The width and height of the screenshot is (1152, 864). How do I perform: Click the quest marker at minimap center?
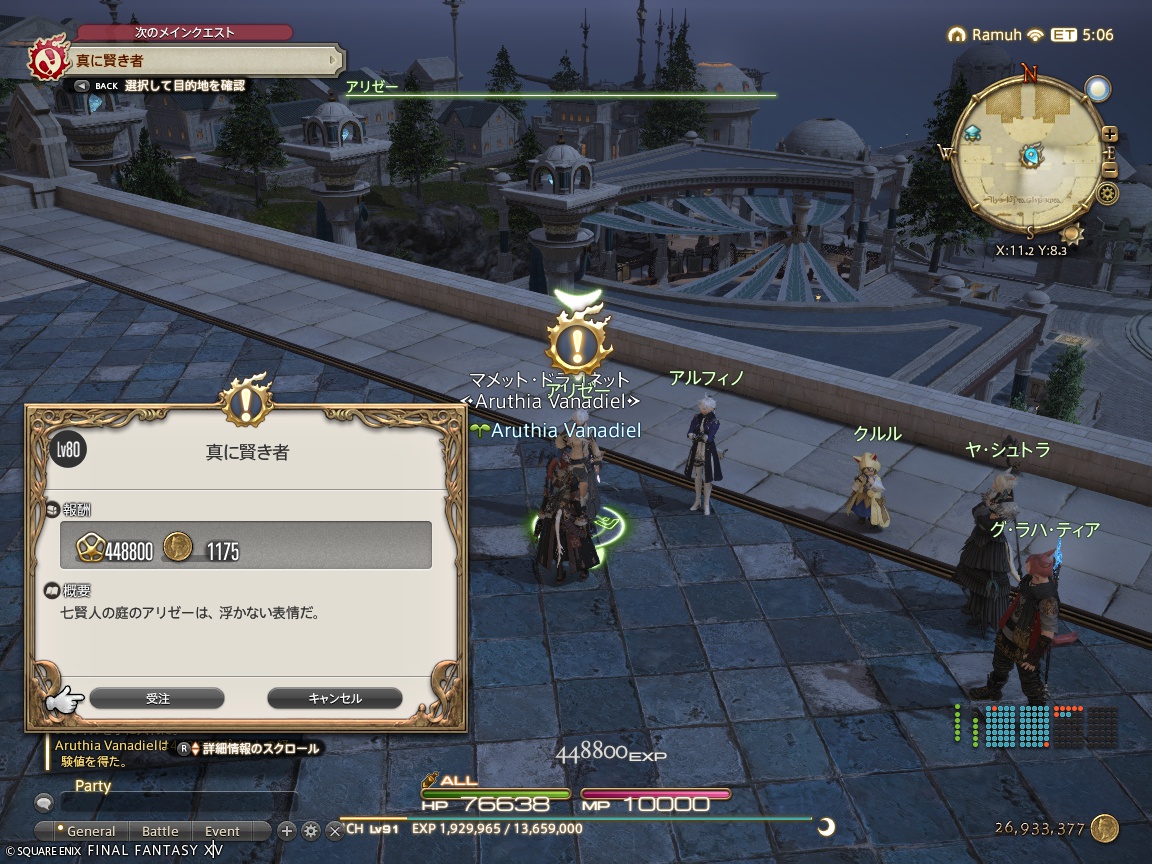click(1031, 156)
